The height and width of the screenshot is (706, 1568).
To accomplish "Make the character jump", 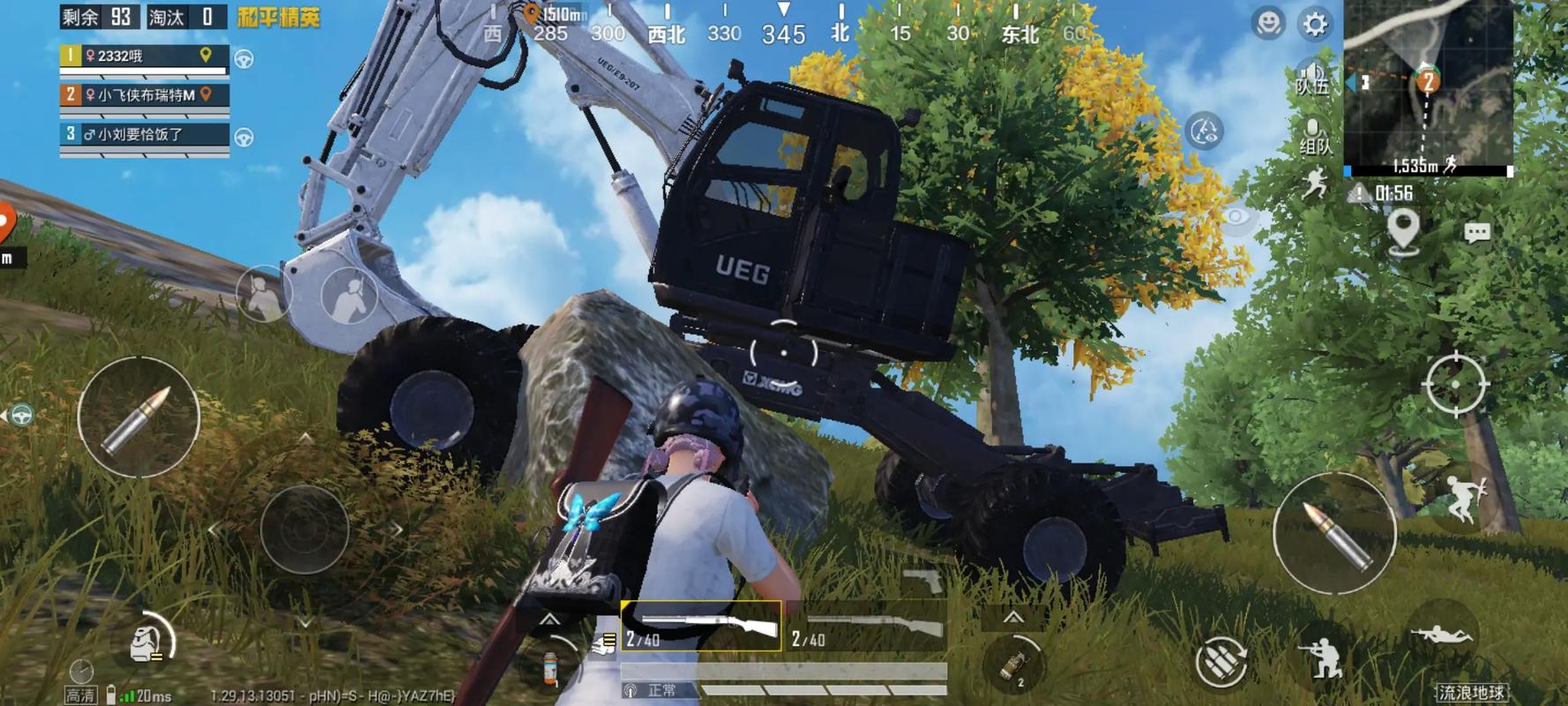I will click(1463, 499).
